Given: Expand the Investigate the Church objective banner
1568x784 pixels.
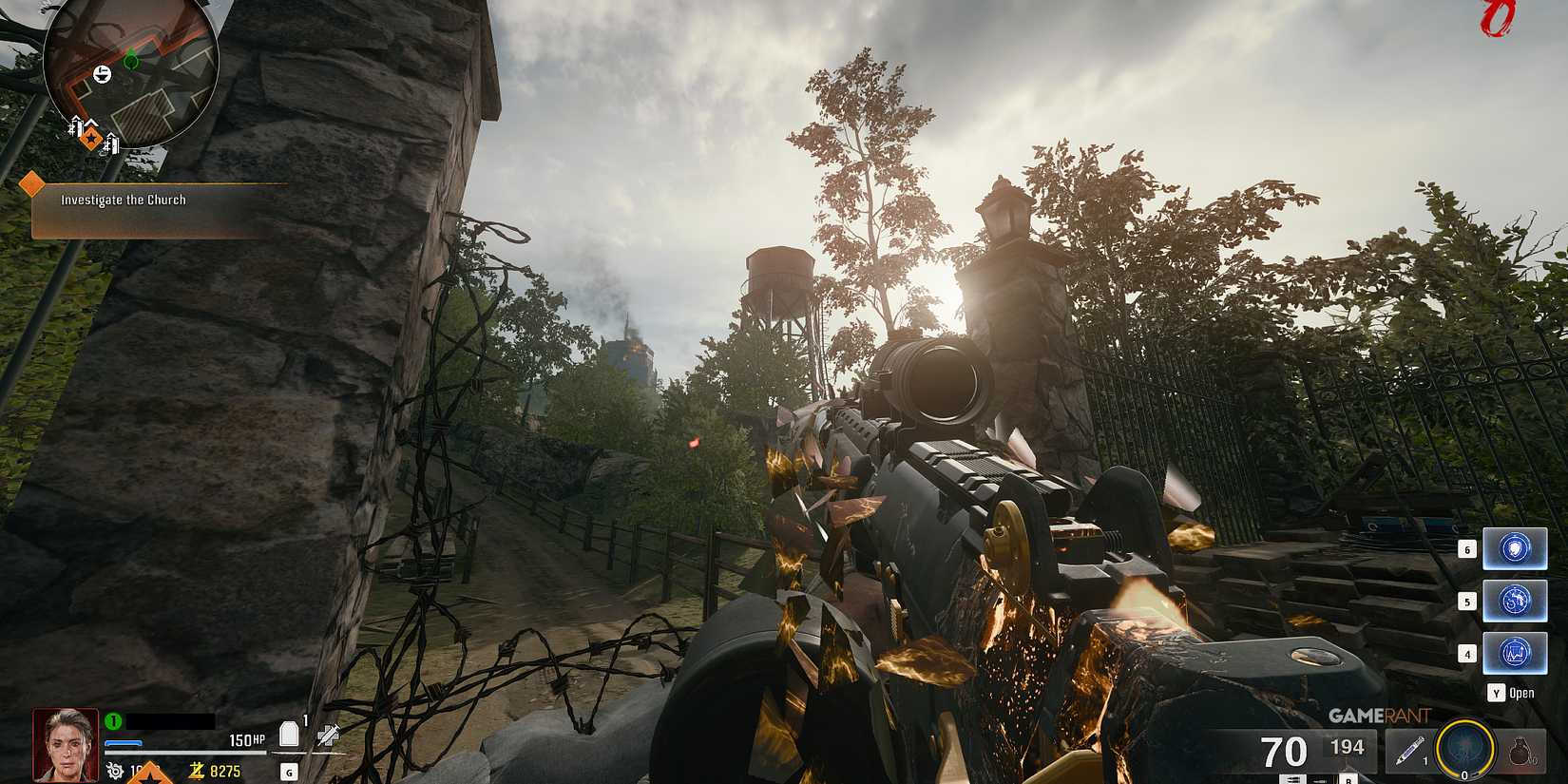Looking at the screenshot, I should [124, 200].
